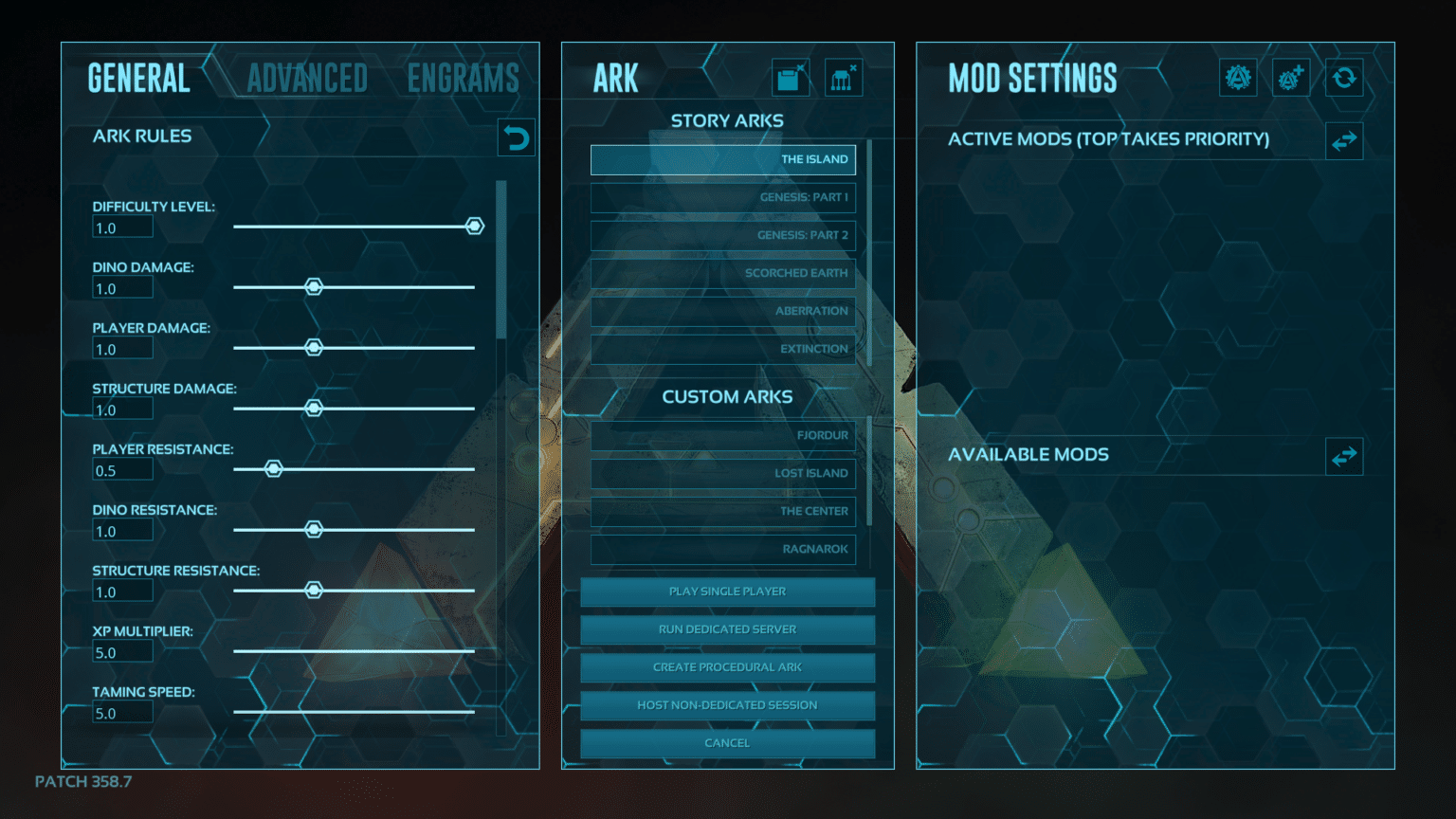Click Host Non-Dedicated Session
This screenshot has width=1456, height=819.
tap(726, 705)
